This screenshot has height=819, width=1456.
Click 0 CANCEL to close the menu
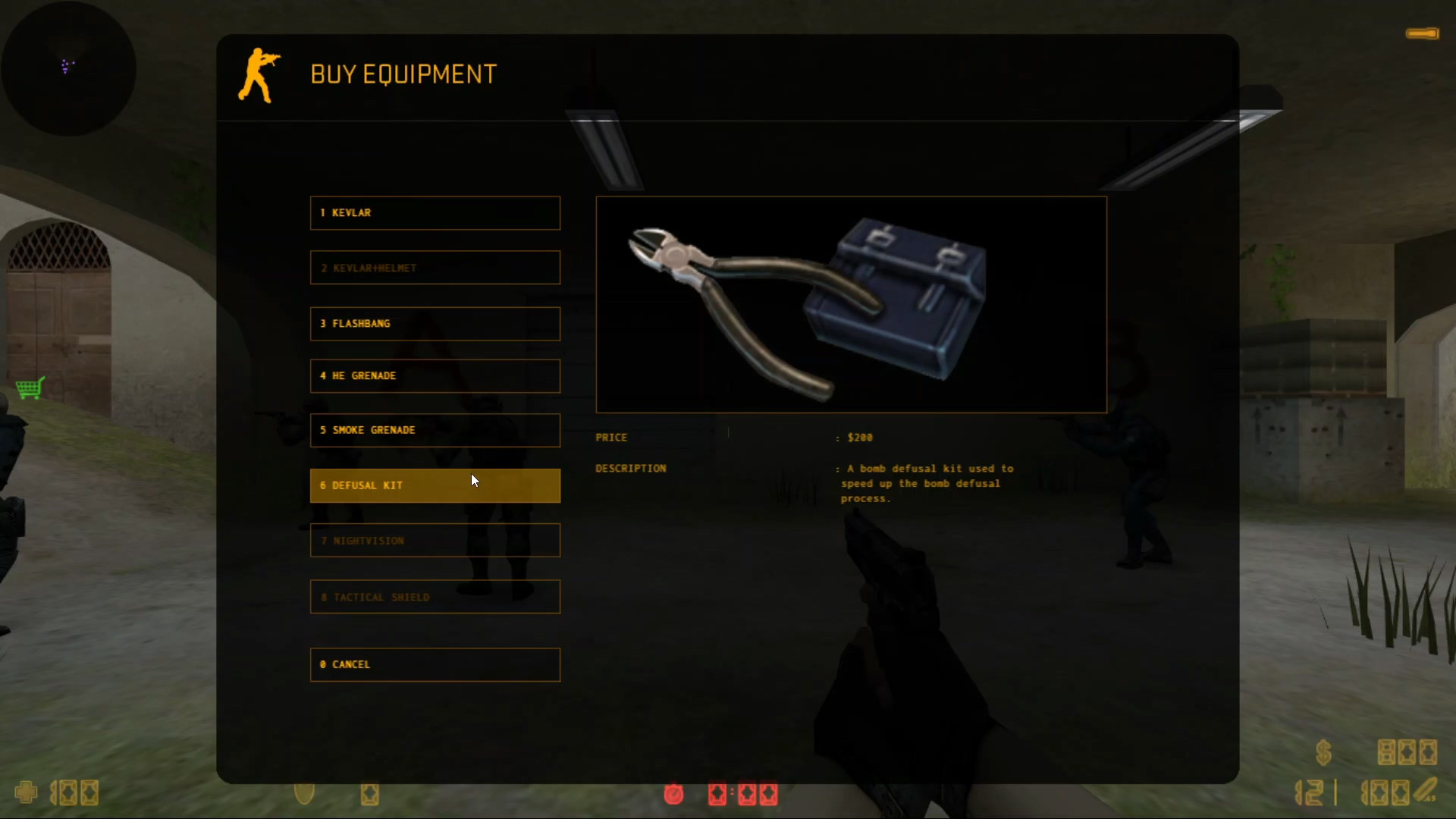pyautogui.click(x=435, y=664)
